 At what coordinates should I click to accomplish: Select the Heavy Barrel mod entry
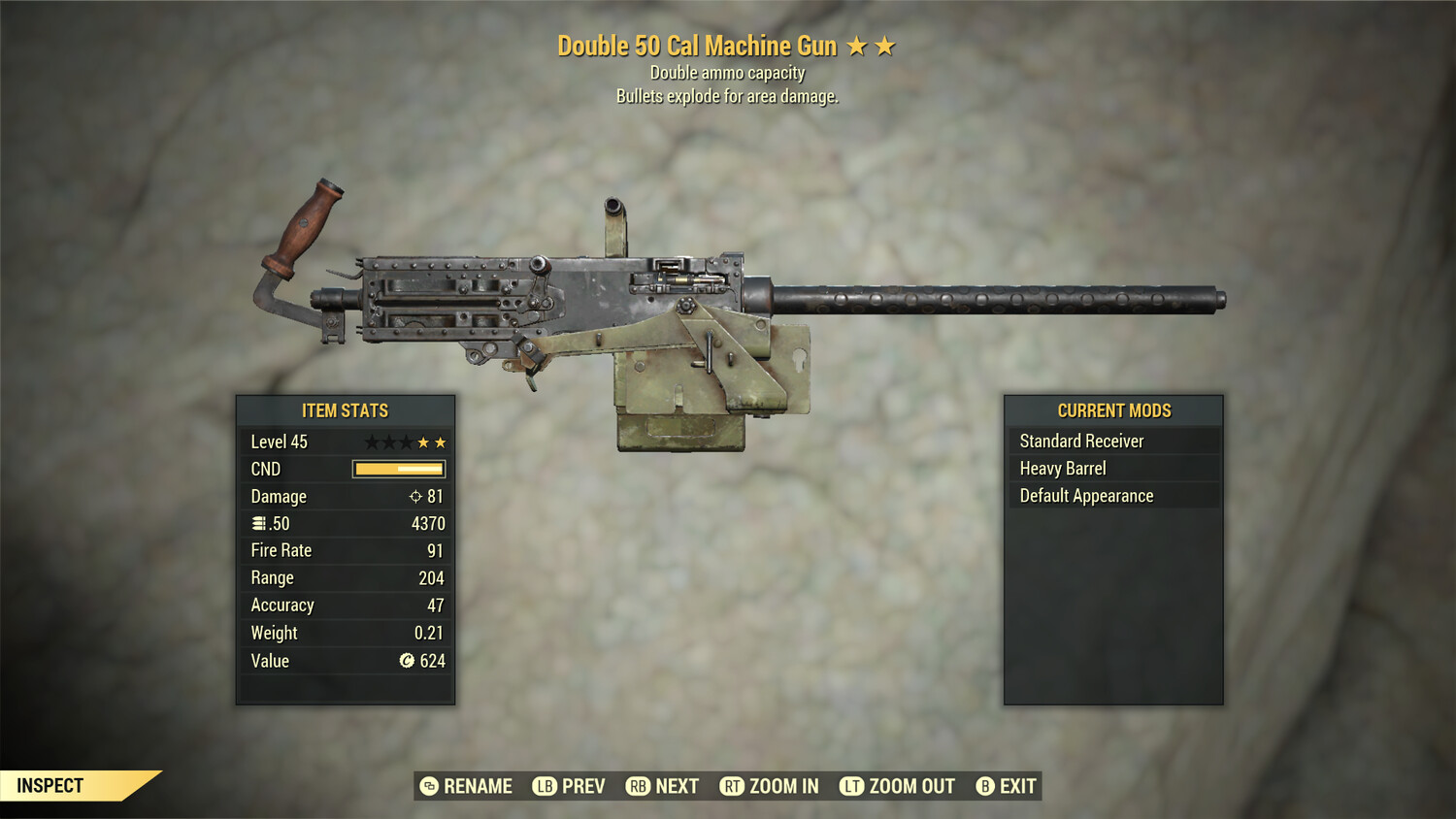1063,468
